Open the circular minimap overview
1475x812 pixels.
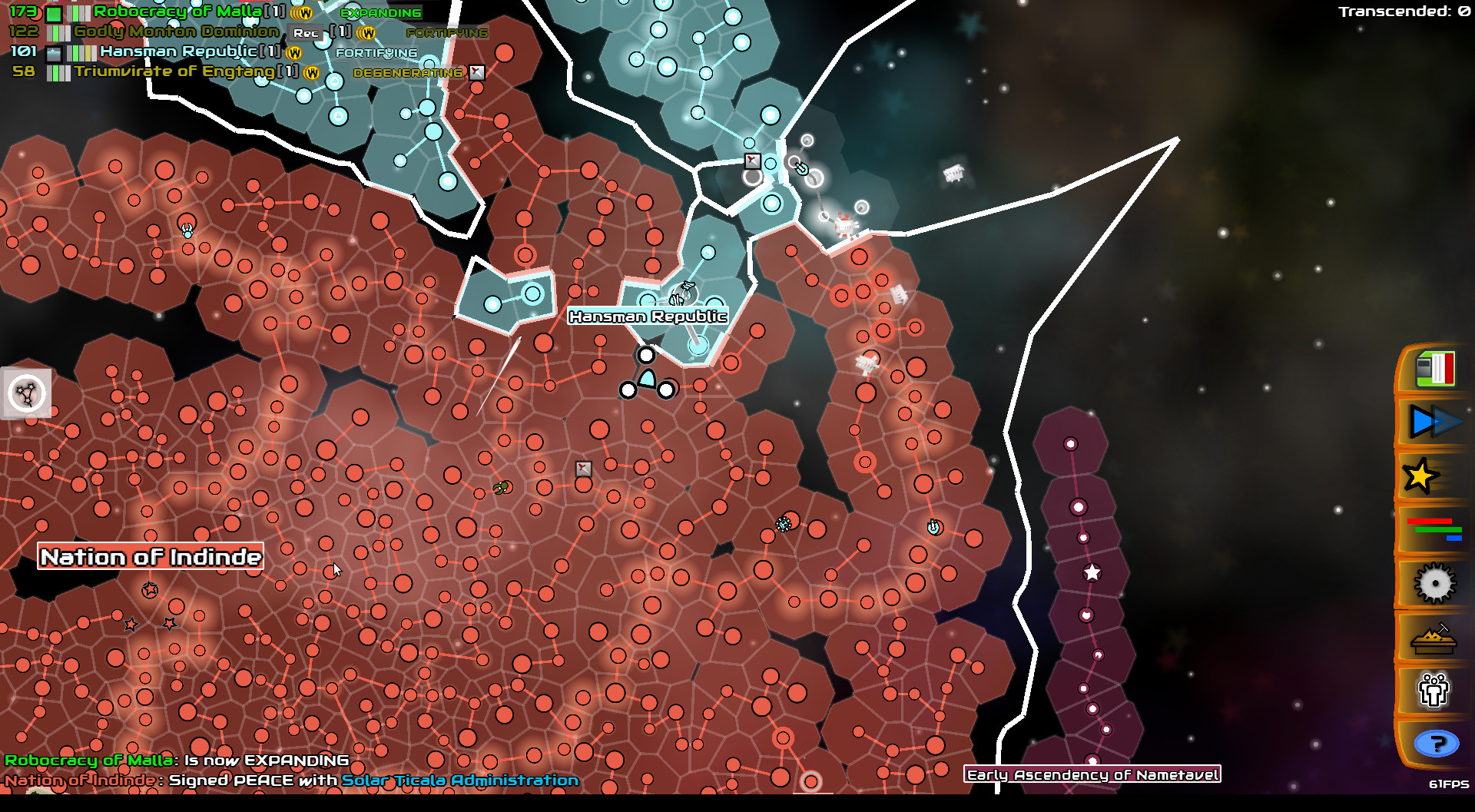pos(27,393)
